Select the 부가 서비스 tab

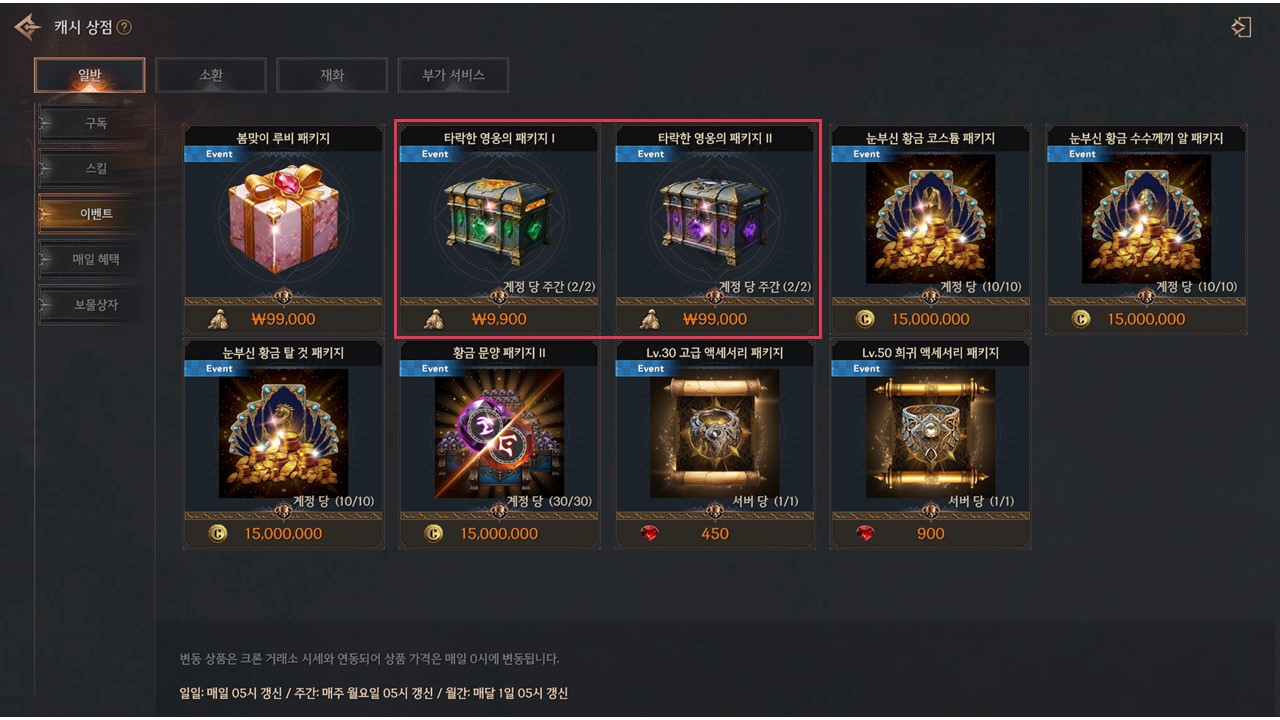pyautogui.click(x=453, y=75)
